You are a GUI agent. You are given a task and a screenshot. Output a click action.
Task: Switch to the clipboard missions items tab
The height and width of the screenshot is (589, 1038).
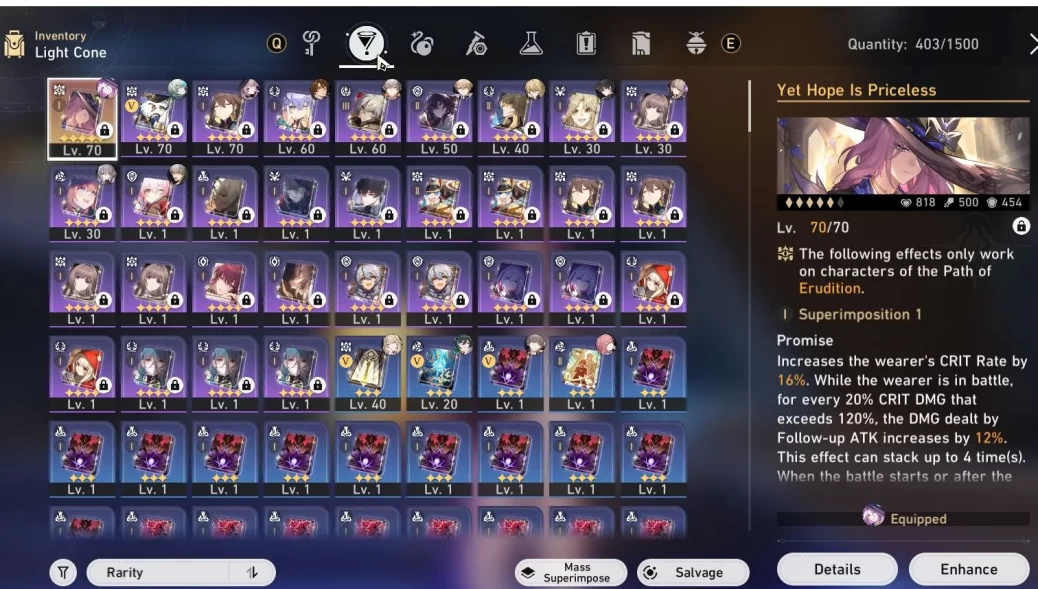click(586, 43)
